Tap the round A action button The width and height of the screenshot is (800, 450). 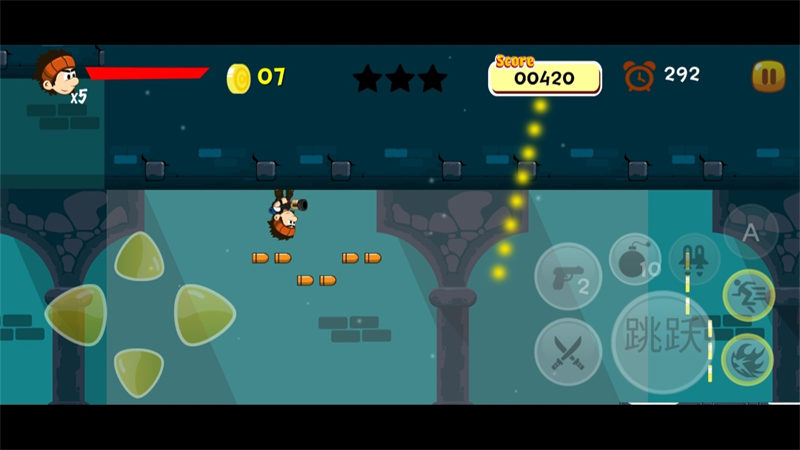pos(750,232)
